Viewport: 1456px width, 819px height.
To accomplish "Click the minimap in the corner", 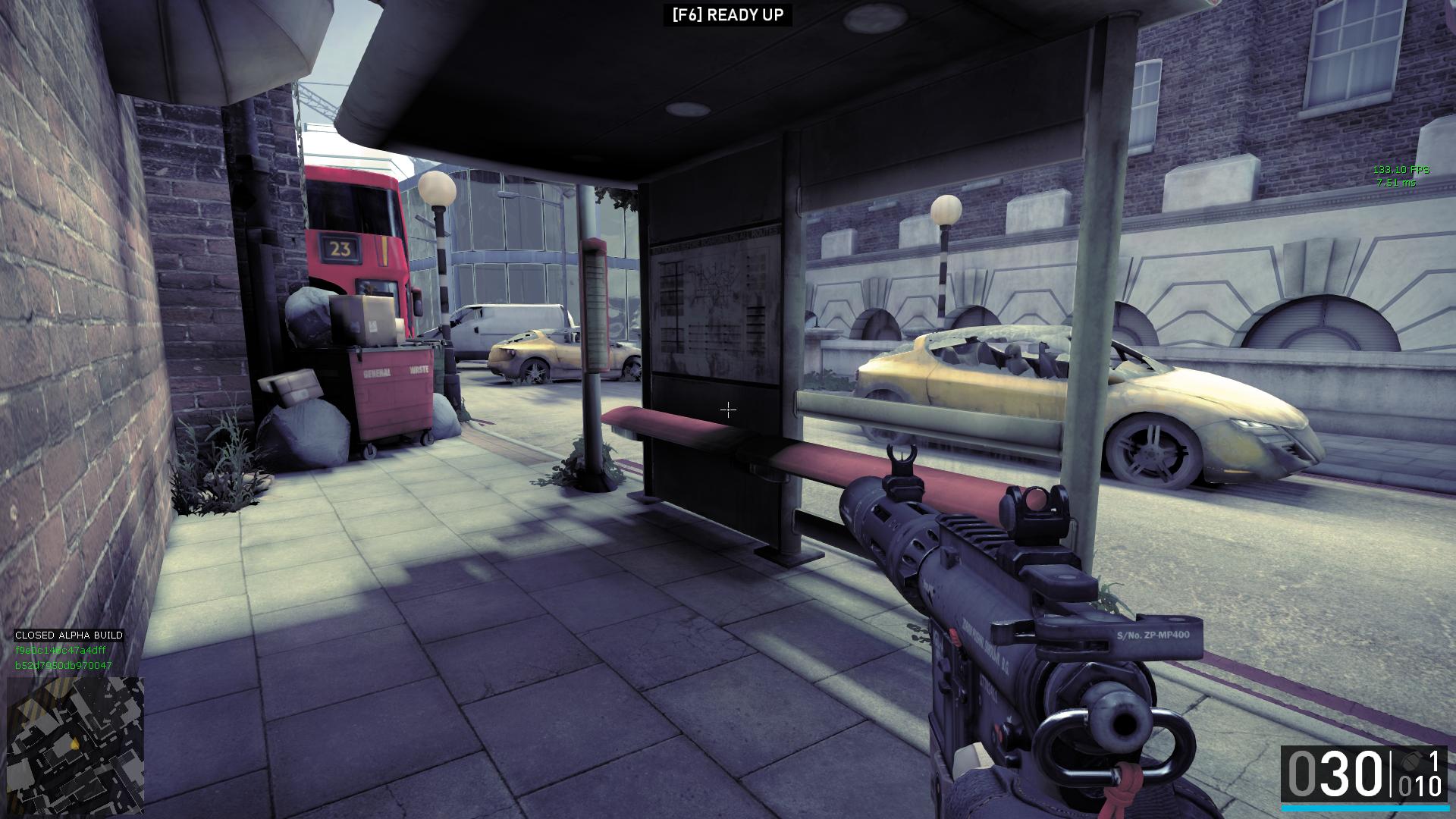I will [x=75, y=744].
